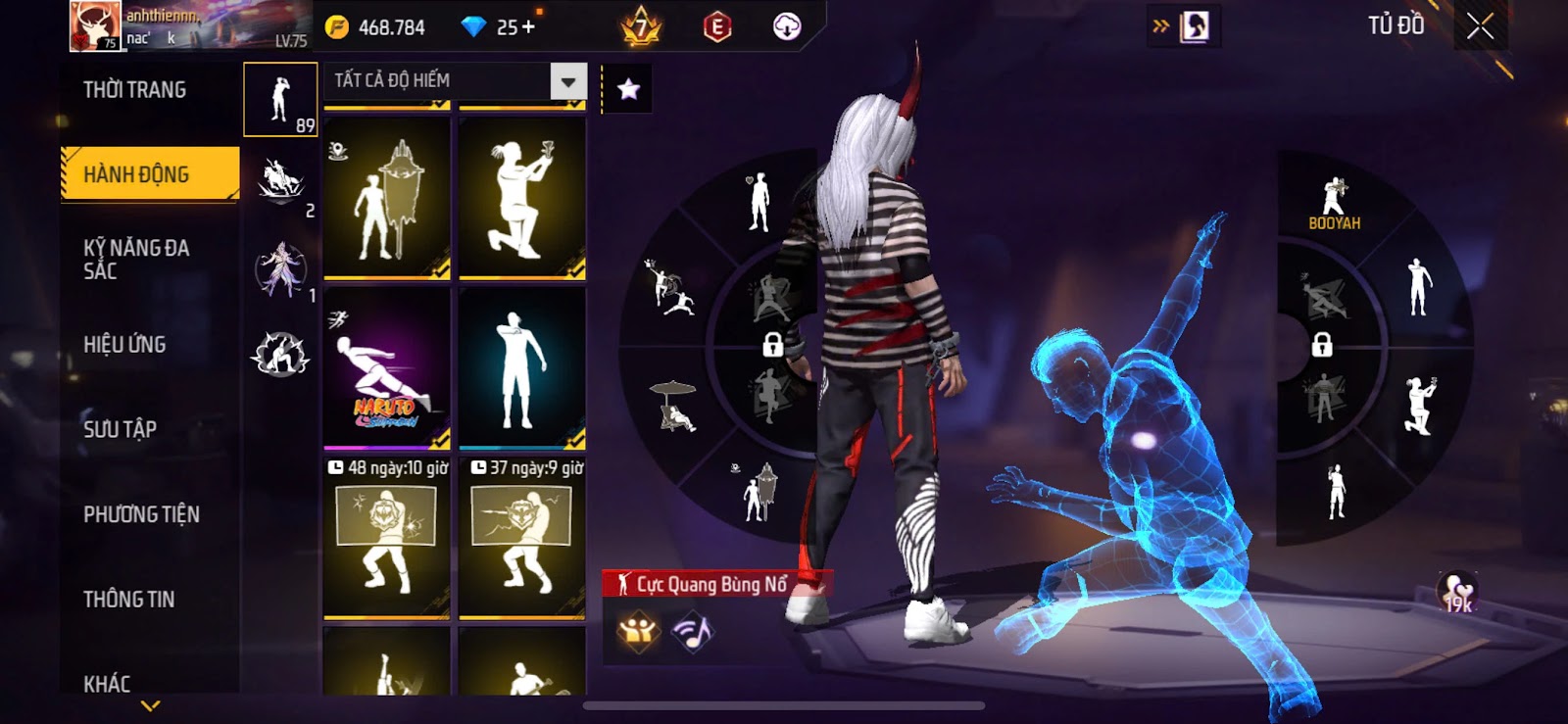Open the emote subcategory showing 89
The image size is (1568, 724).
(x=280, y=100)
